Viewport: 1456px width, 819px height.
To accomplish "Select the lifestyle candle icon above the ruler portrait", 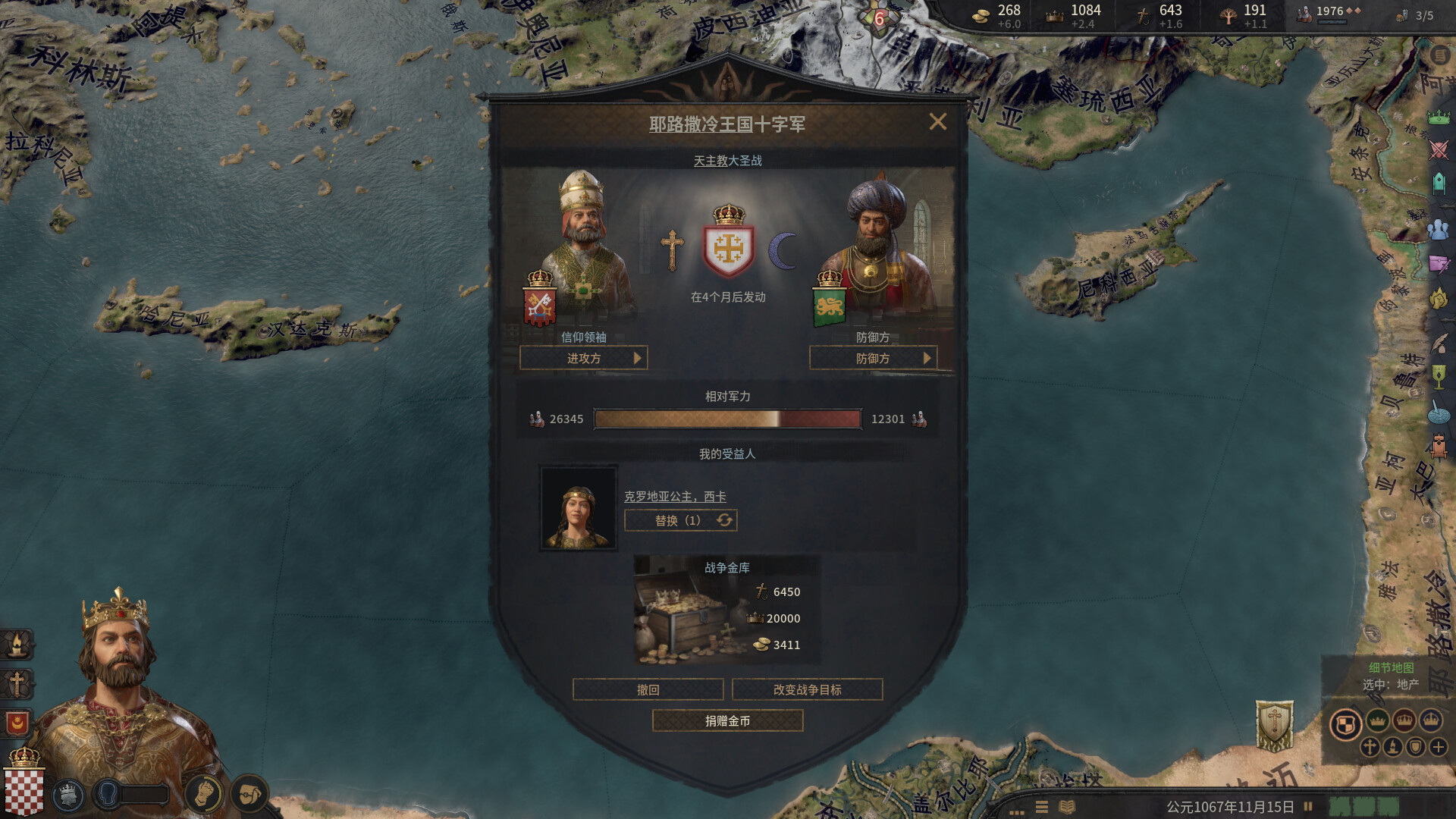I will tap(17, 646).
